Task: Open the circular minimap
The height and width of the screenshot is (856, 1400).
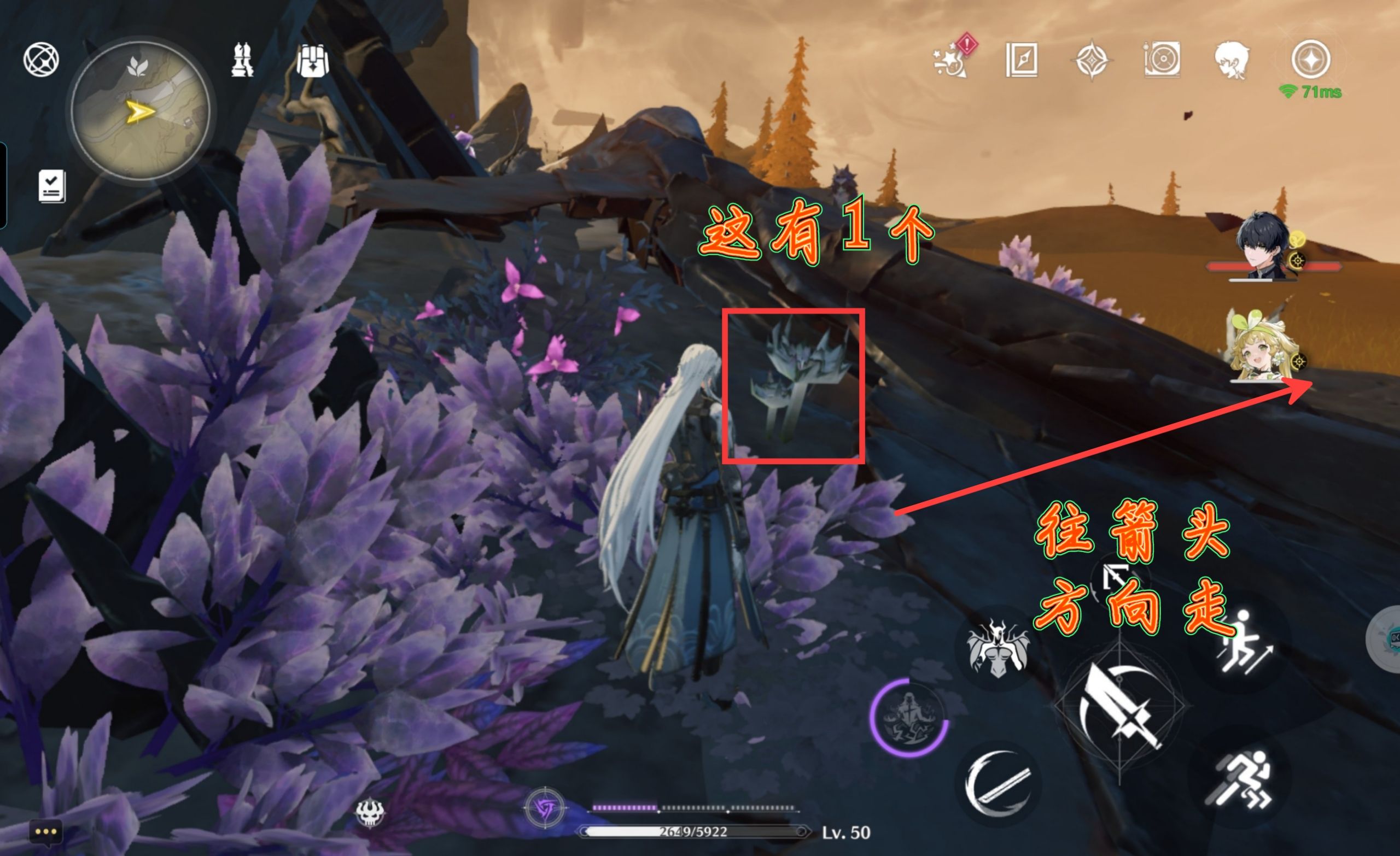Action: click(x=141, y=111)
